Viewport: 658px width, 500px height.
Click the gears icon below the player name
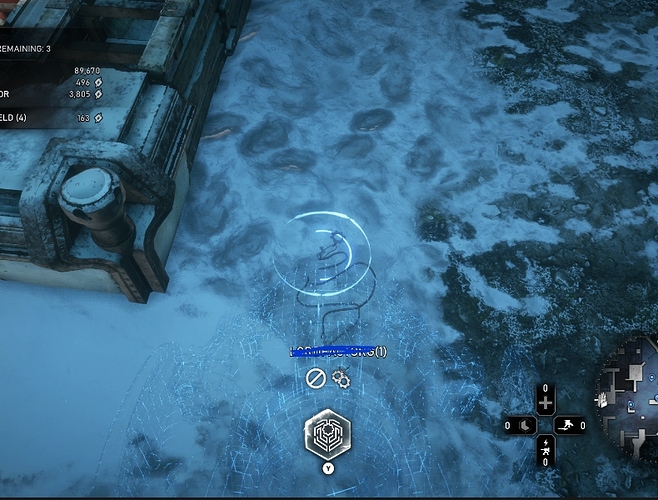[x=340, y=378]
